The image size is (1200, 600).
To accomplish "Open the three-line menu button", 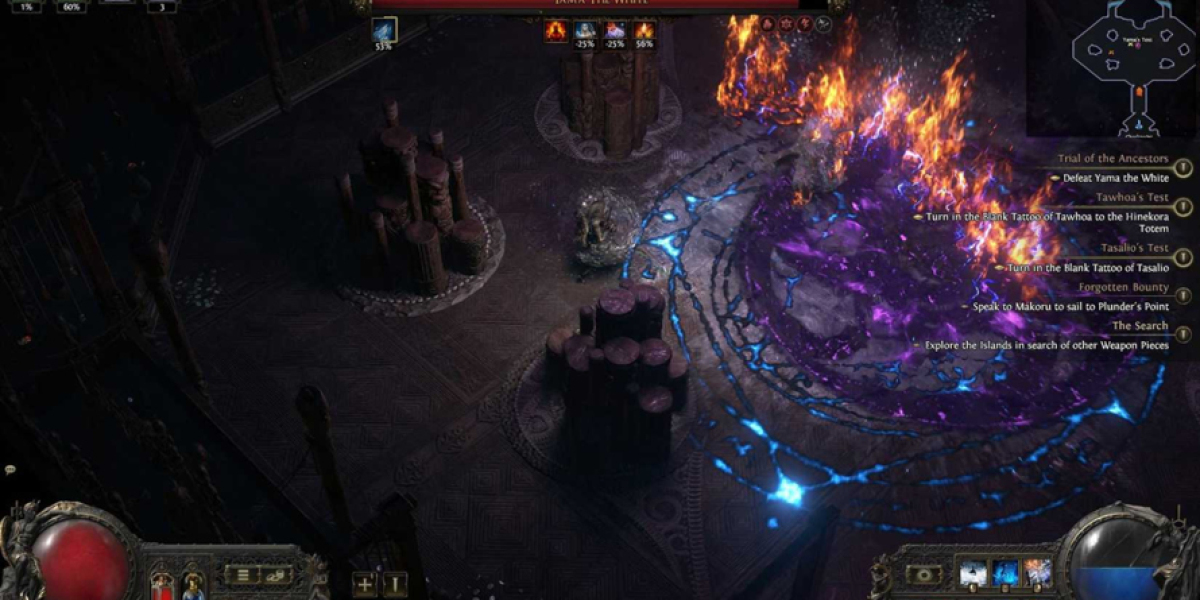I will tap(241, 574).
